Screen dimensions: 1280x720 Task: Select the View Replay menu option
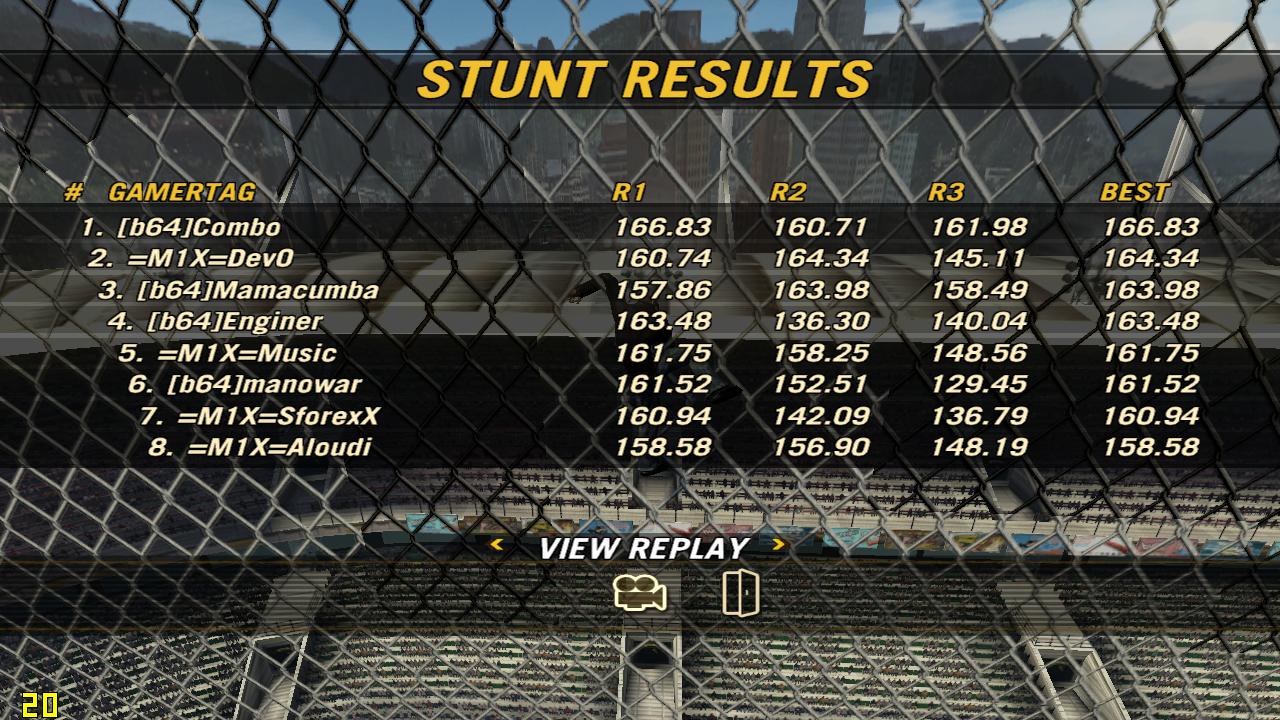click(643, 548)
